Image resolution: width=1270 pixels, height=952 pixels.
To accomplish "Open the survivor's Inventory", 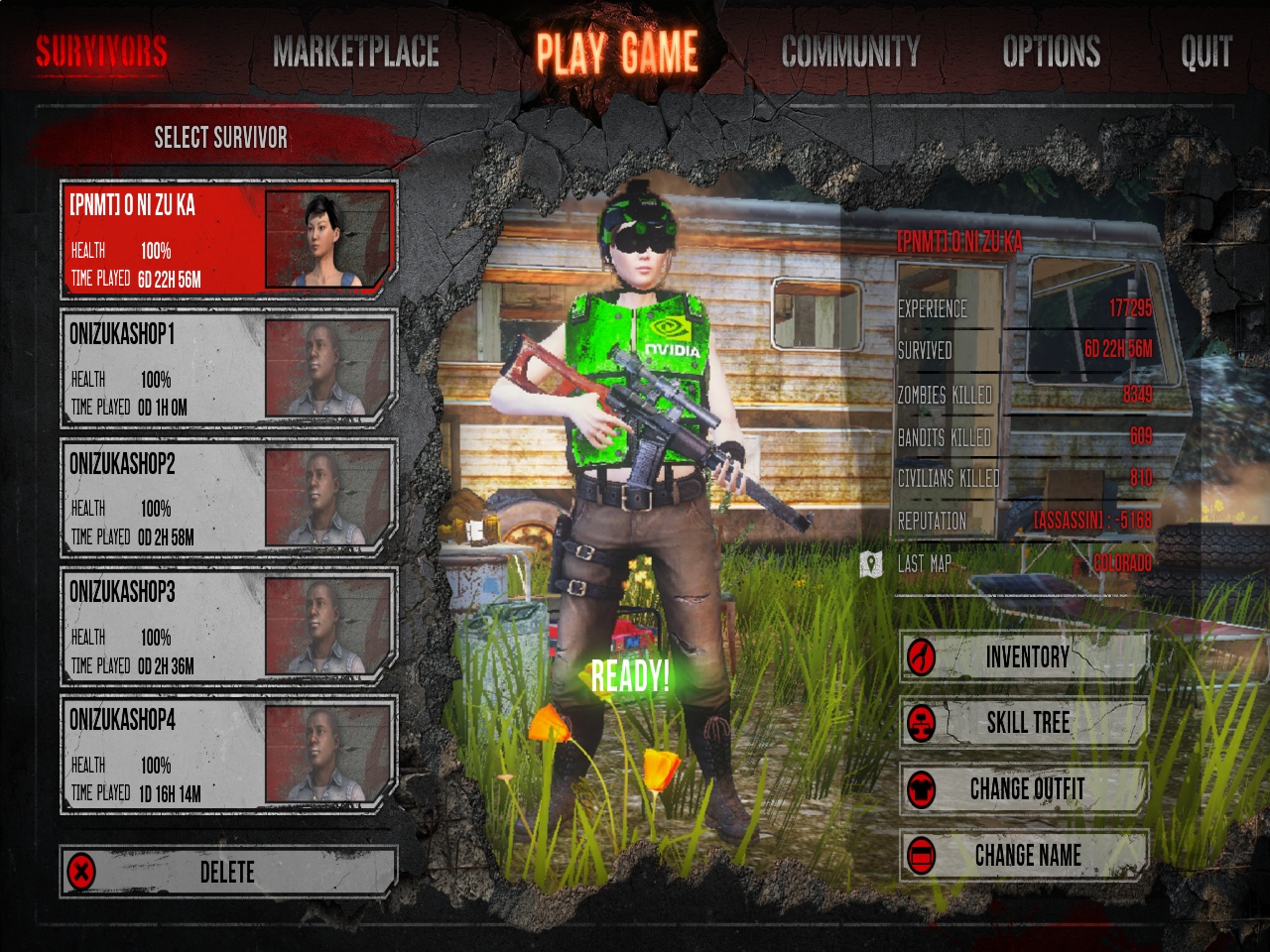I will [1024, 656].
